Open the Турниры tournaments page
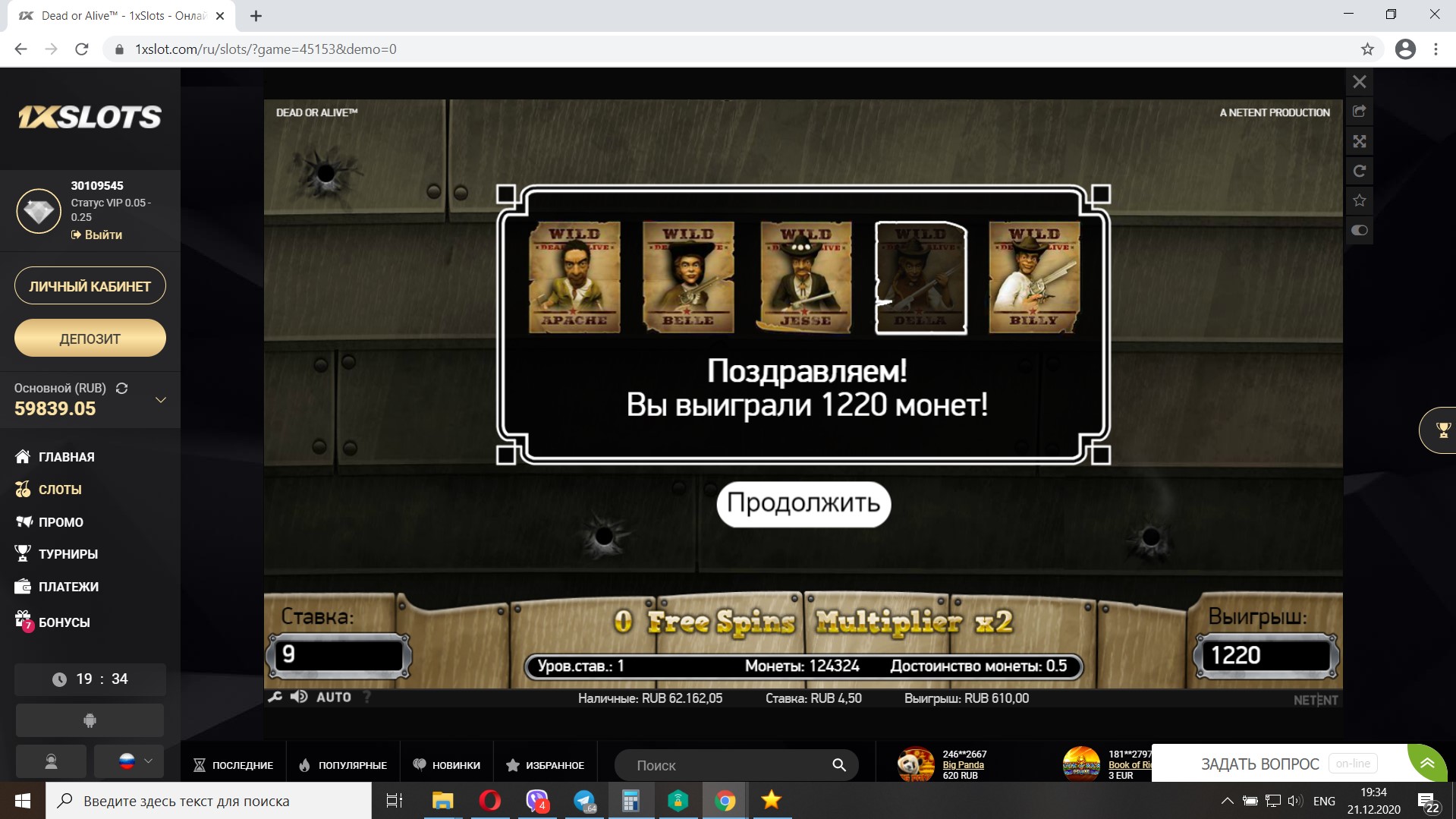1456x819 pixels. pos(68,554)
